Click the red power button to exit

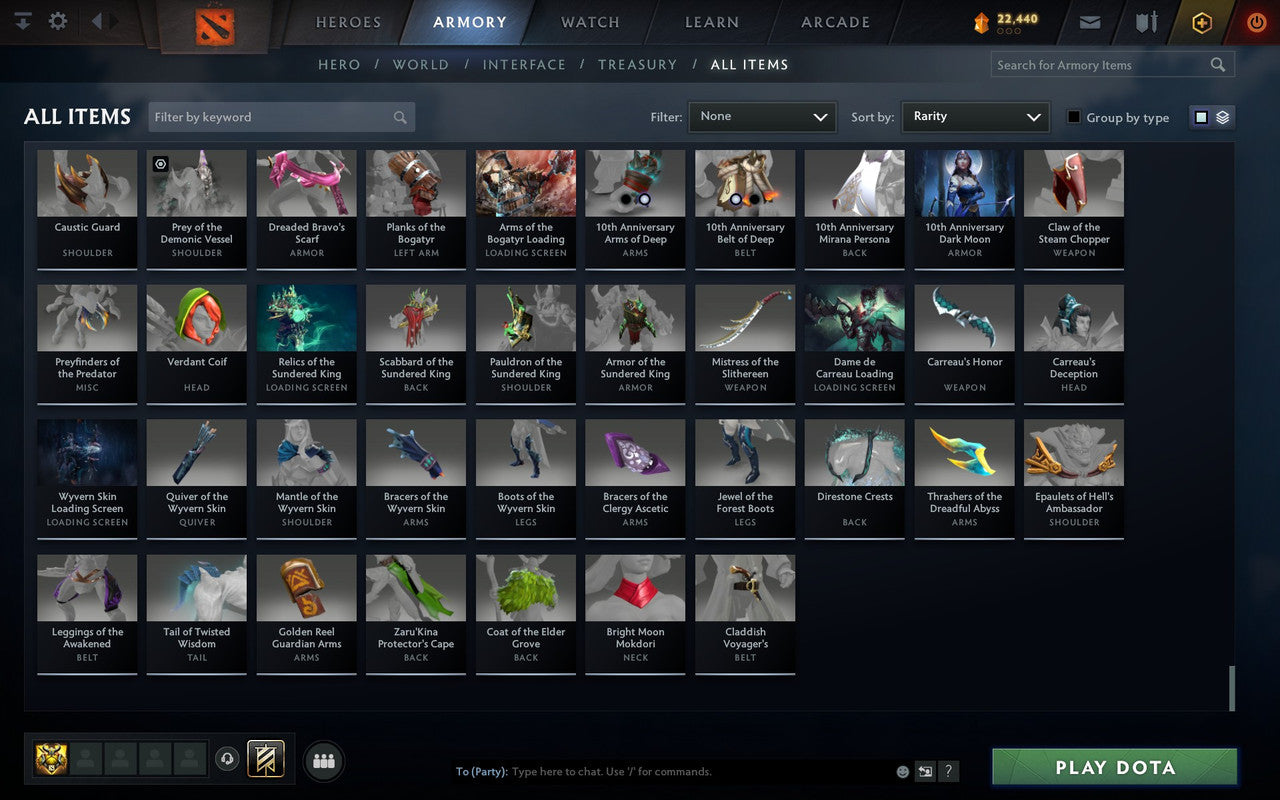1256,22
